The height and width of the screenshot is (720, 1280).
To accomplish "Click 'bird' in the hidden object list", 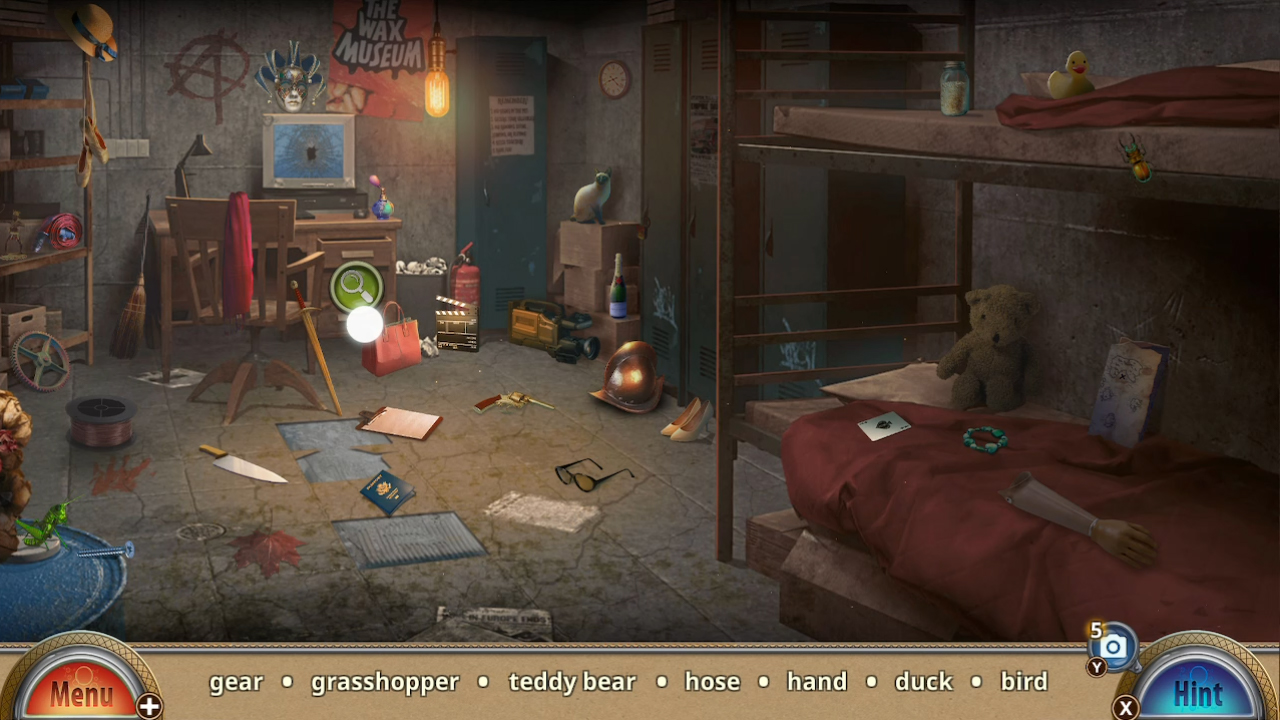I will 1025,682.
